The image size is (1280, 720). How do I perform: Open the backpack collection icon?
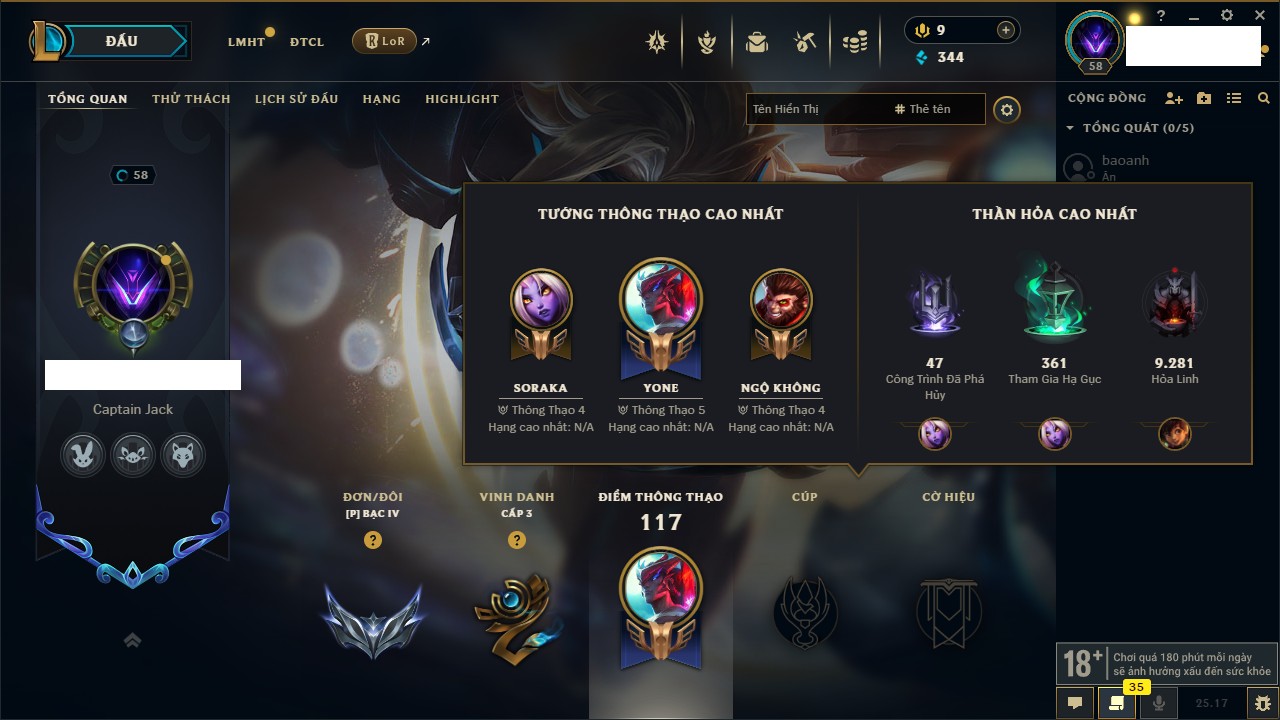756,42
